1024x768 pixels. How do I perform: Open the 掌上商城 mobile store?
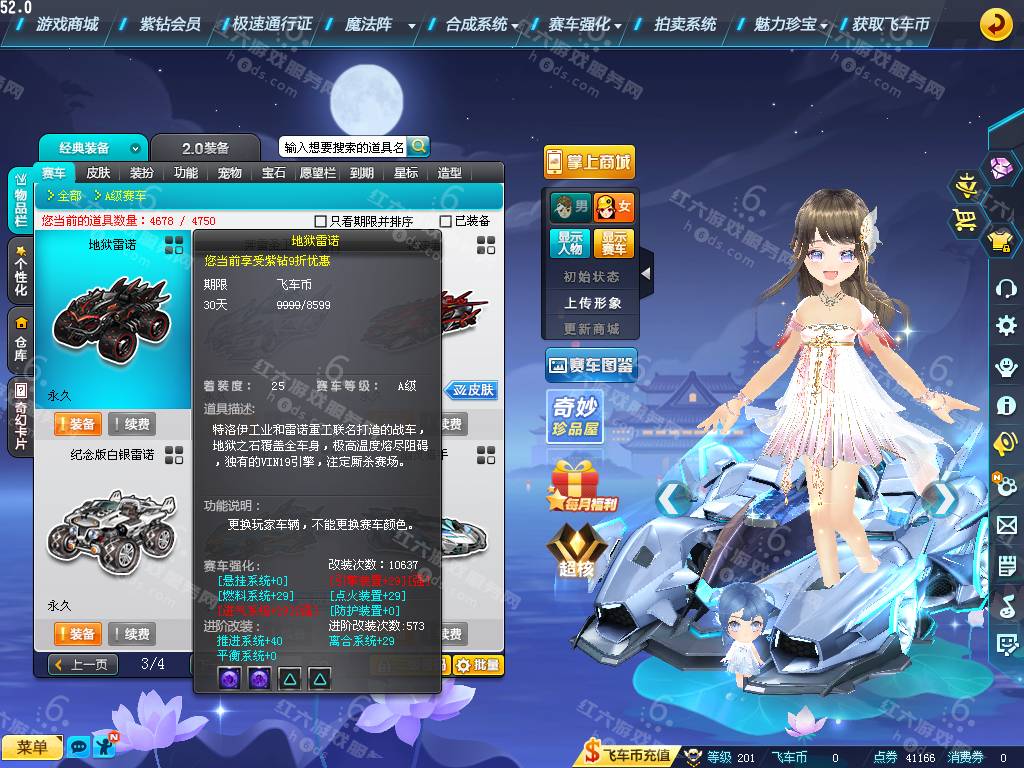(x=589, y=162)
